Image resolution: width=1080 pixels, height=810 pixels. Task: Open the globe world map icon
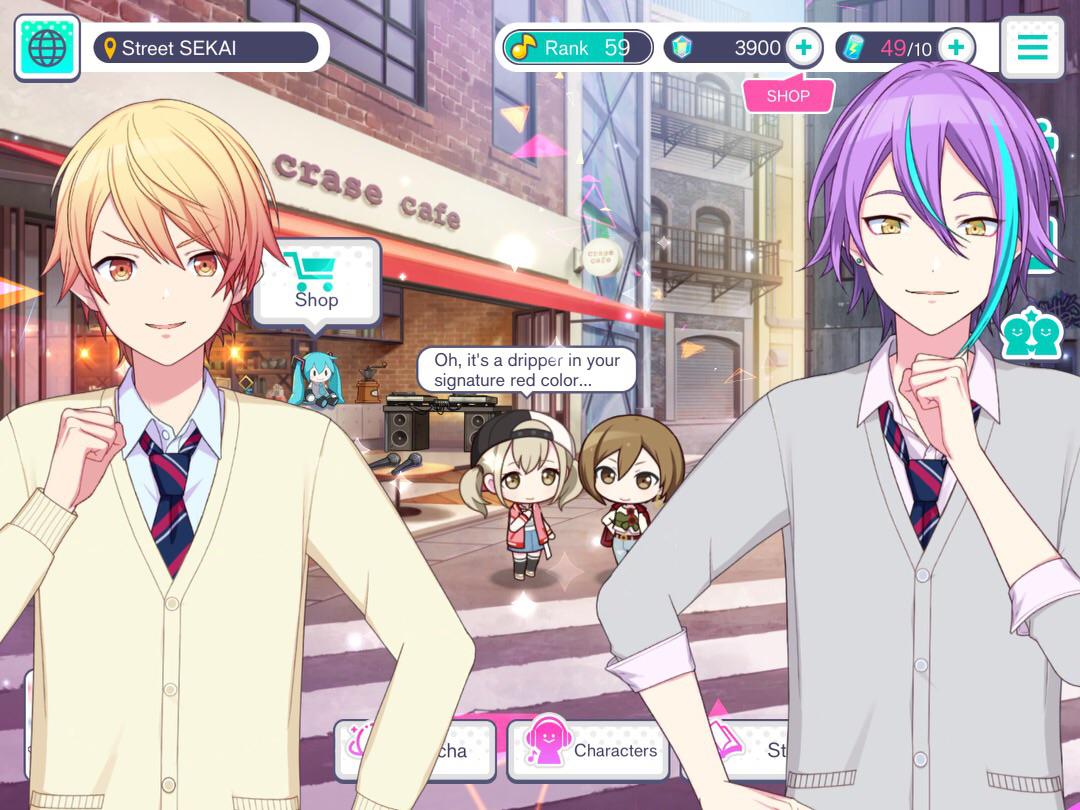click(x=47, y=48)
